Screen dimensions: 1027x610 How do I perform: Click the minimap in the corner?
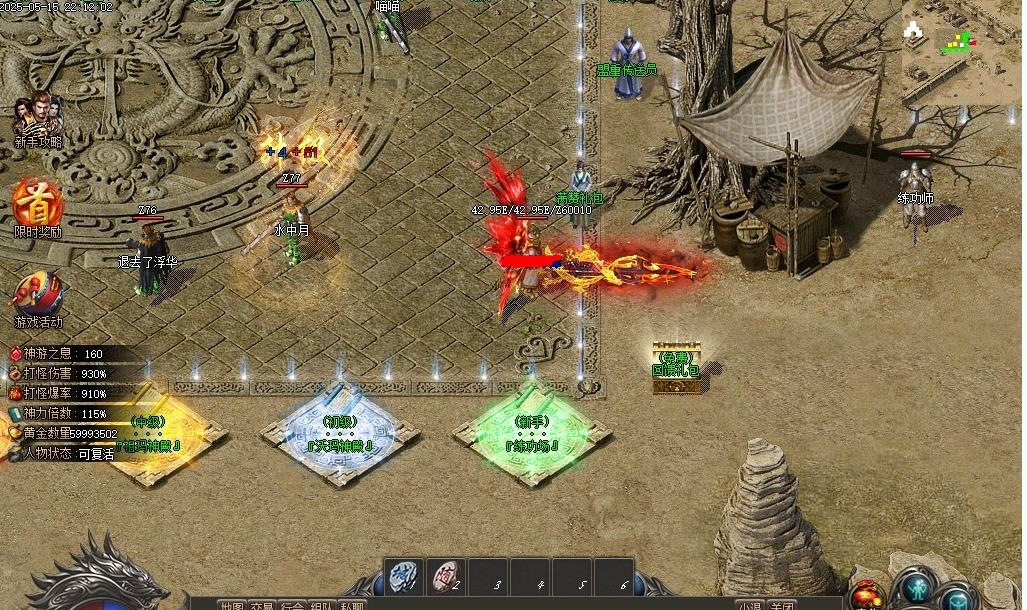[961, 51]
